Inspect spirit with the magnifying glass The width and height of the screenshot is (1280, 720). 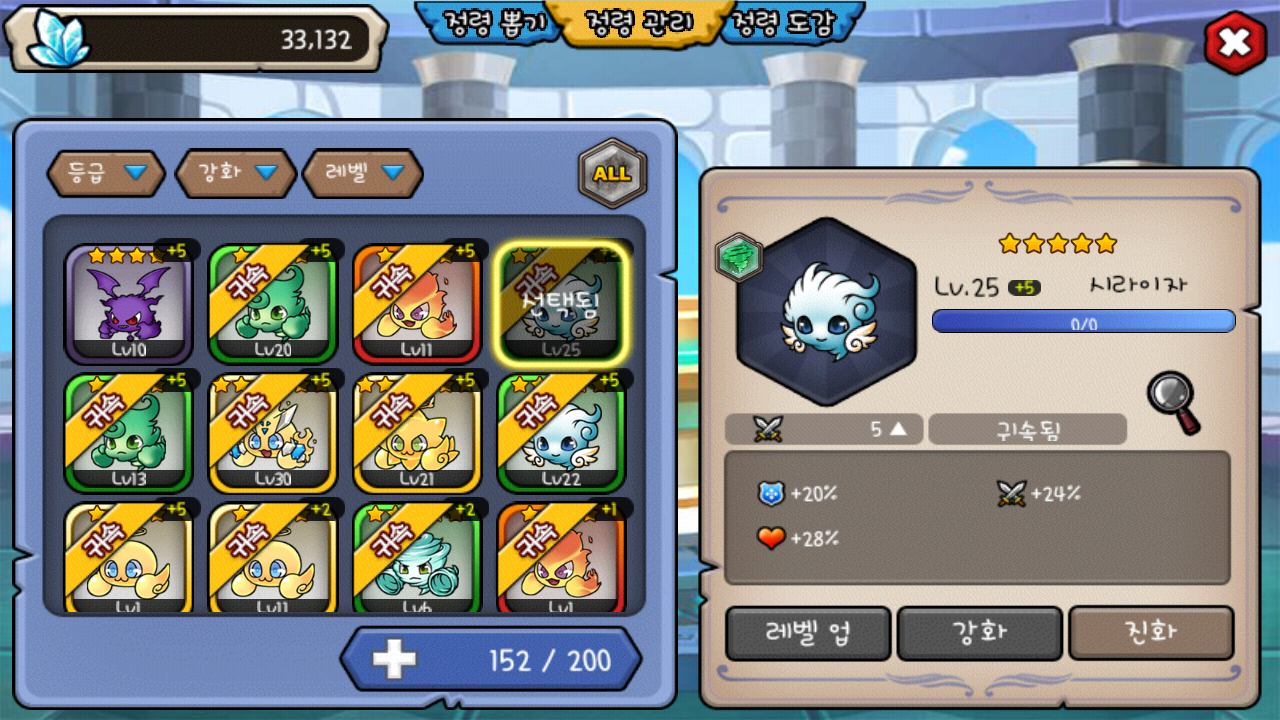(x=1172, y=402)
